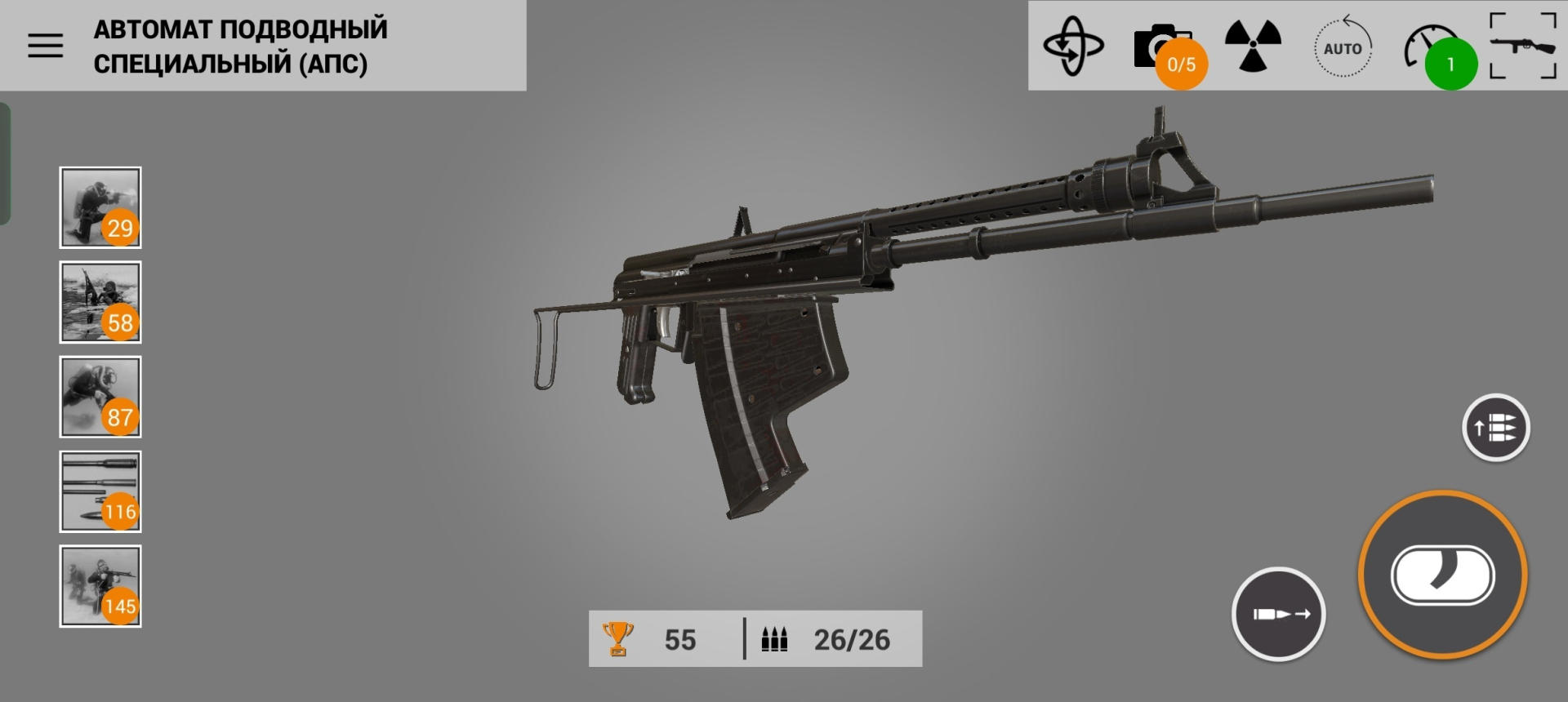1568x702 pixels.
Task: Select the framed weapon view icon
Action: pyautogui.click(x=1523, y=46)
